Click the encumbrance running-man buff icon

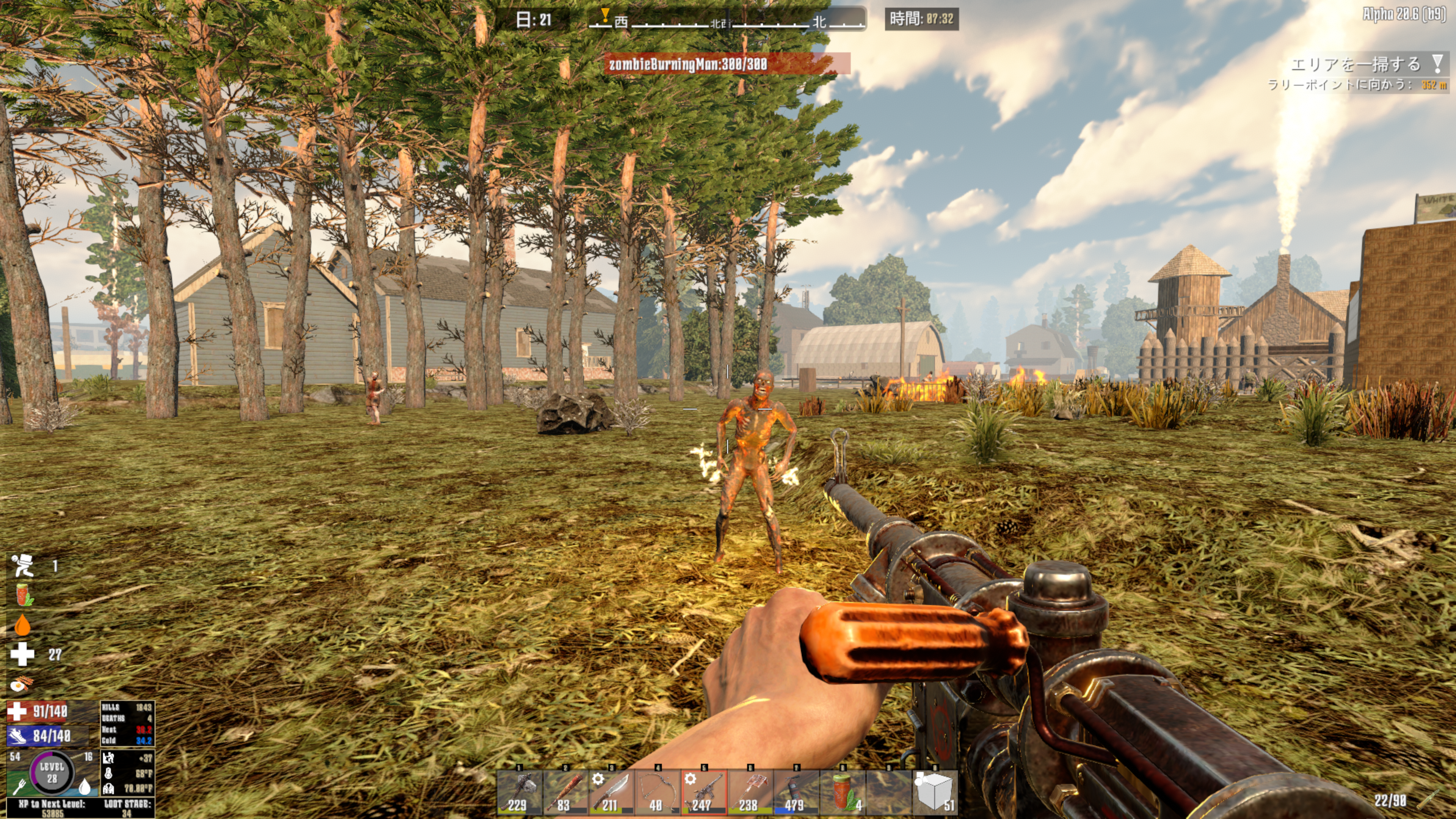click(23, 566)
